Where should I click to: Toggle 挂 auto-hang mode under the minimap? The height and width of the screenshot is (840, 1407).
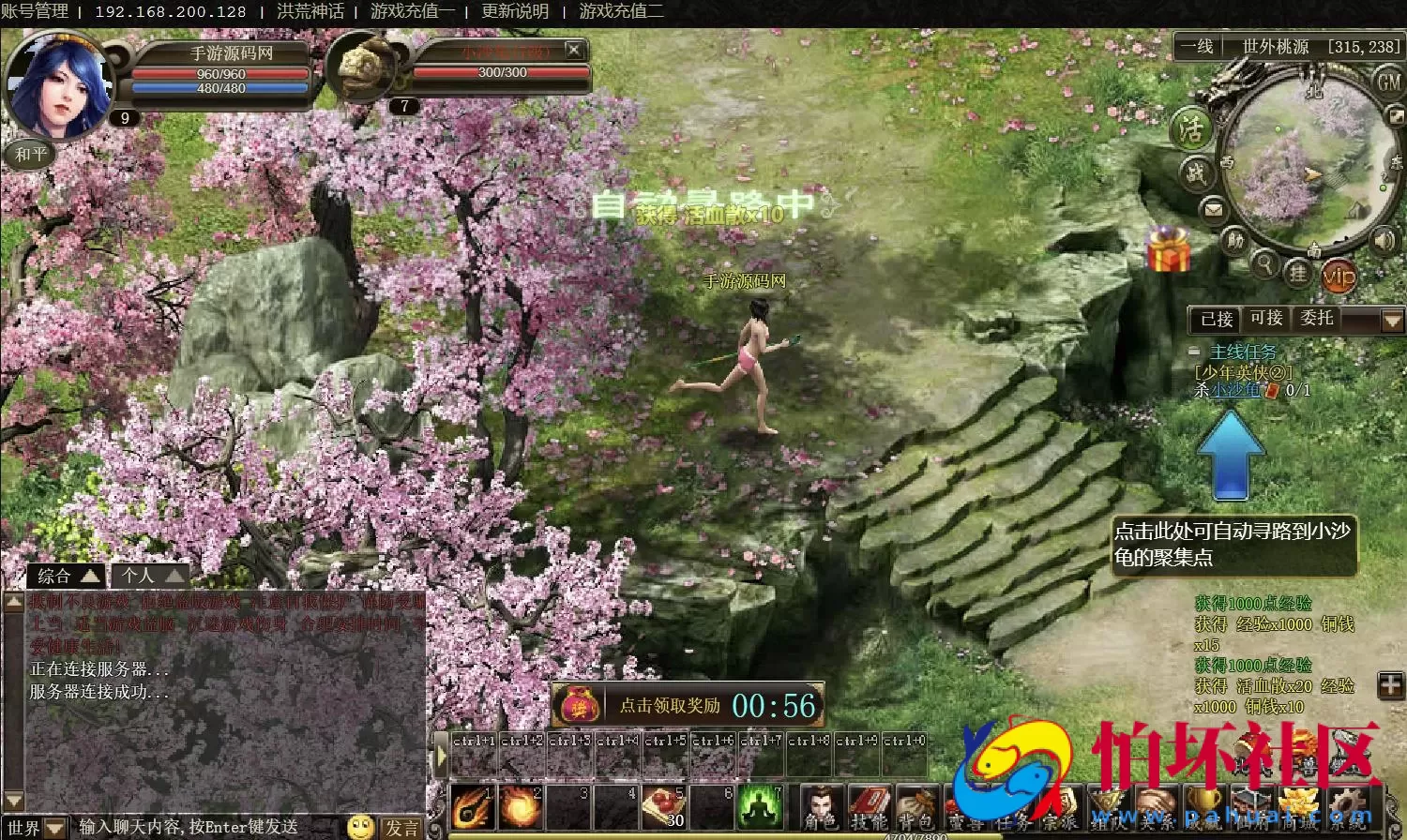coord(1297,273)
